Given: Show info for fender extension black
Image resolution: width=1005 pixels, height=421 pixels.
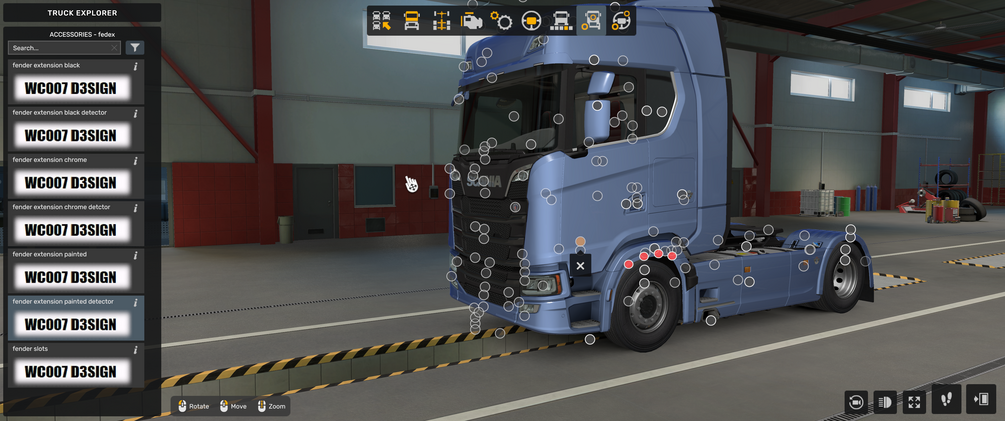Looking at the screenshot, I should coord(135,66).
